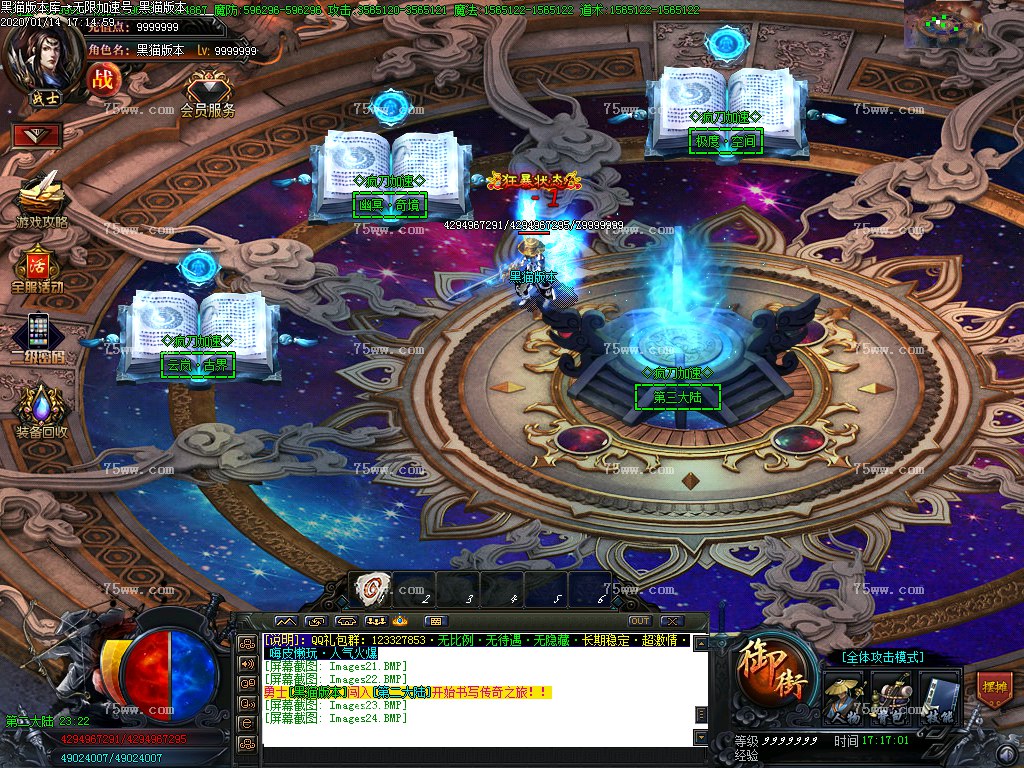Open the 会员服务 member service icon
This screenshot has height=768, width=1024.
207,88
